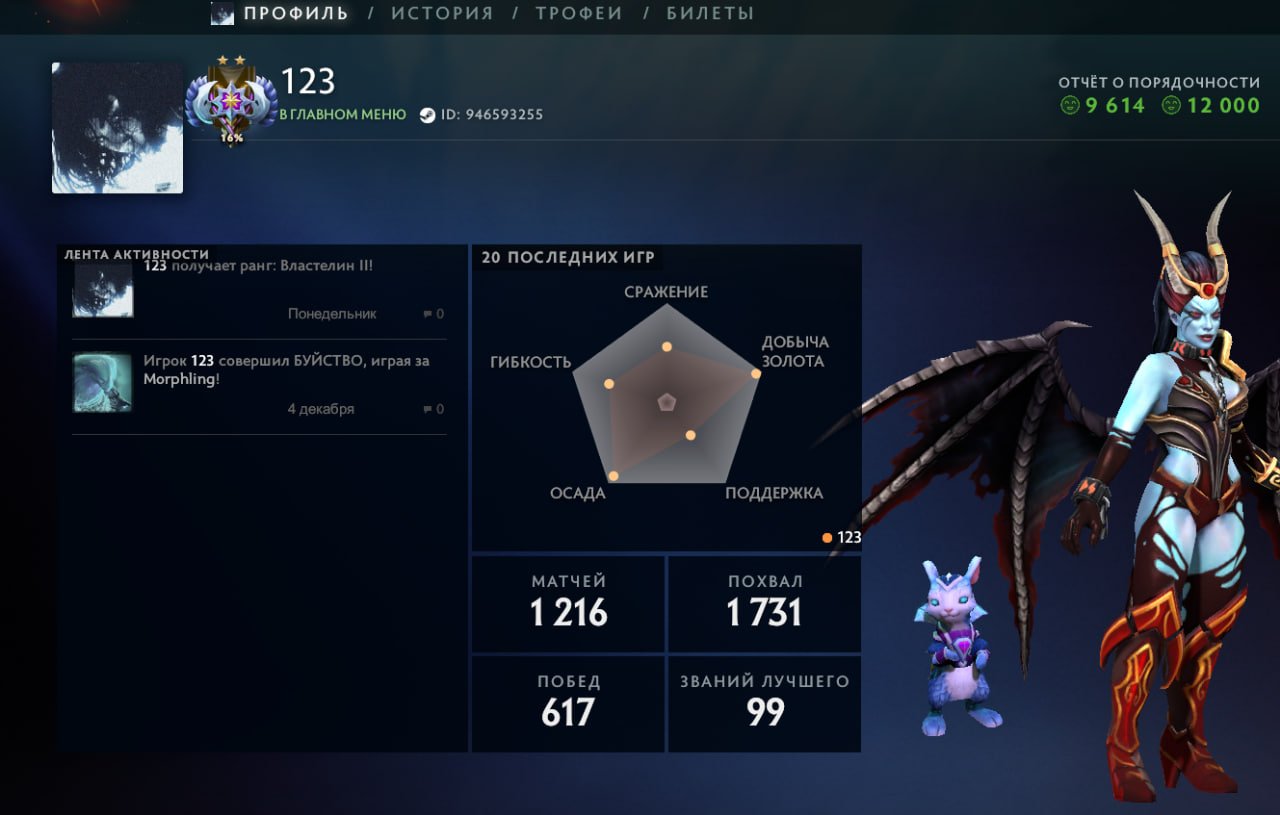The width and height of the screenshot is (1280, 815).
Task: Click the orange legend dot labeled 123
Action: point(827,537)
